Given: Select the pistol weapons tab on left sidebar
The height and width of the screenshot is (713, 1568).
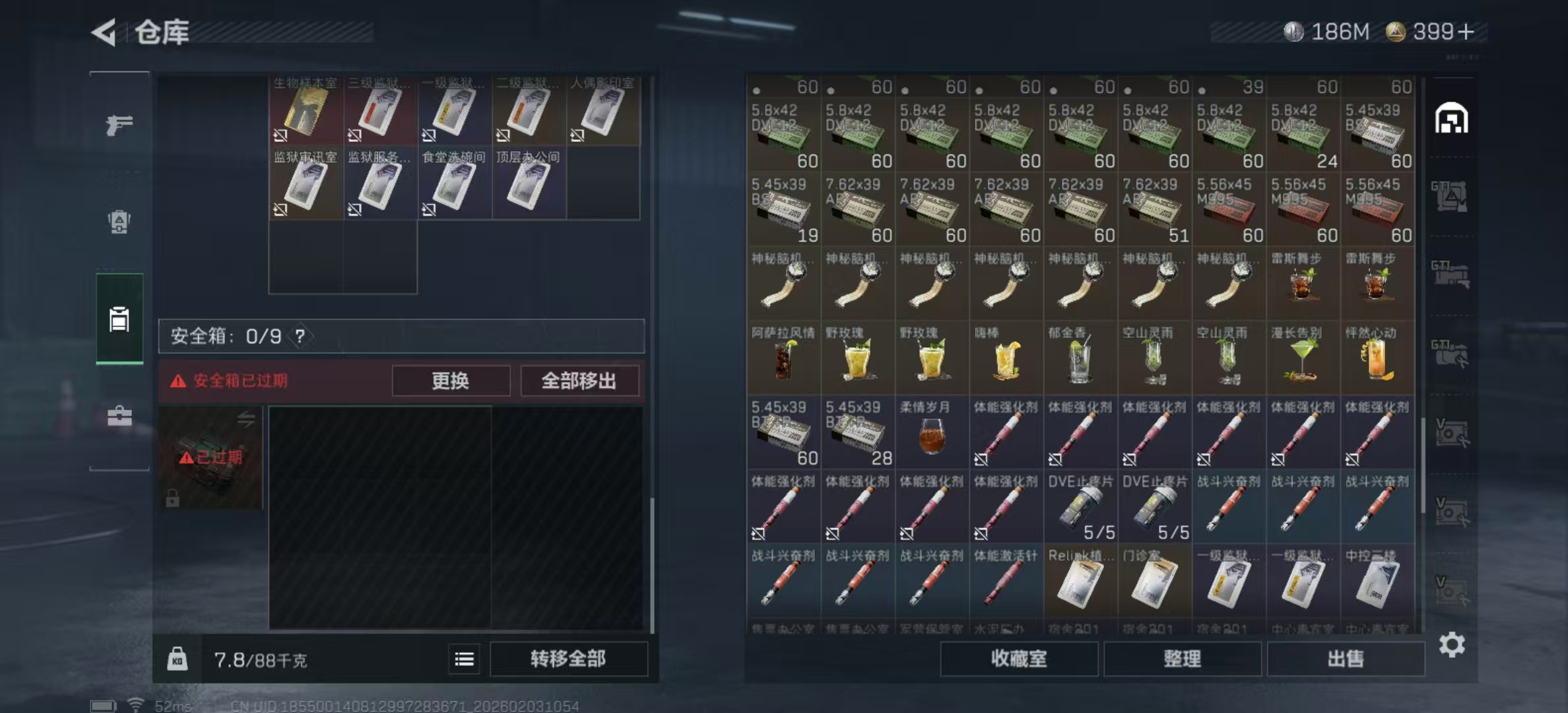Looking at the screenshot, I should (x=119, y=124).
